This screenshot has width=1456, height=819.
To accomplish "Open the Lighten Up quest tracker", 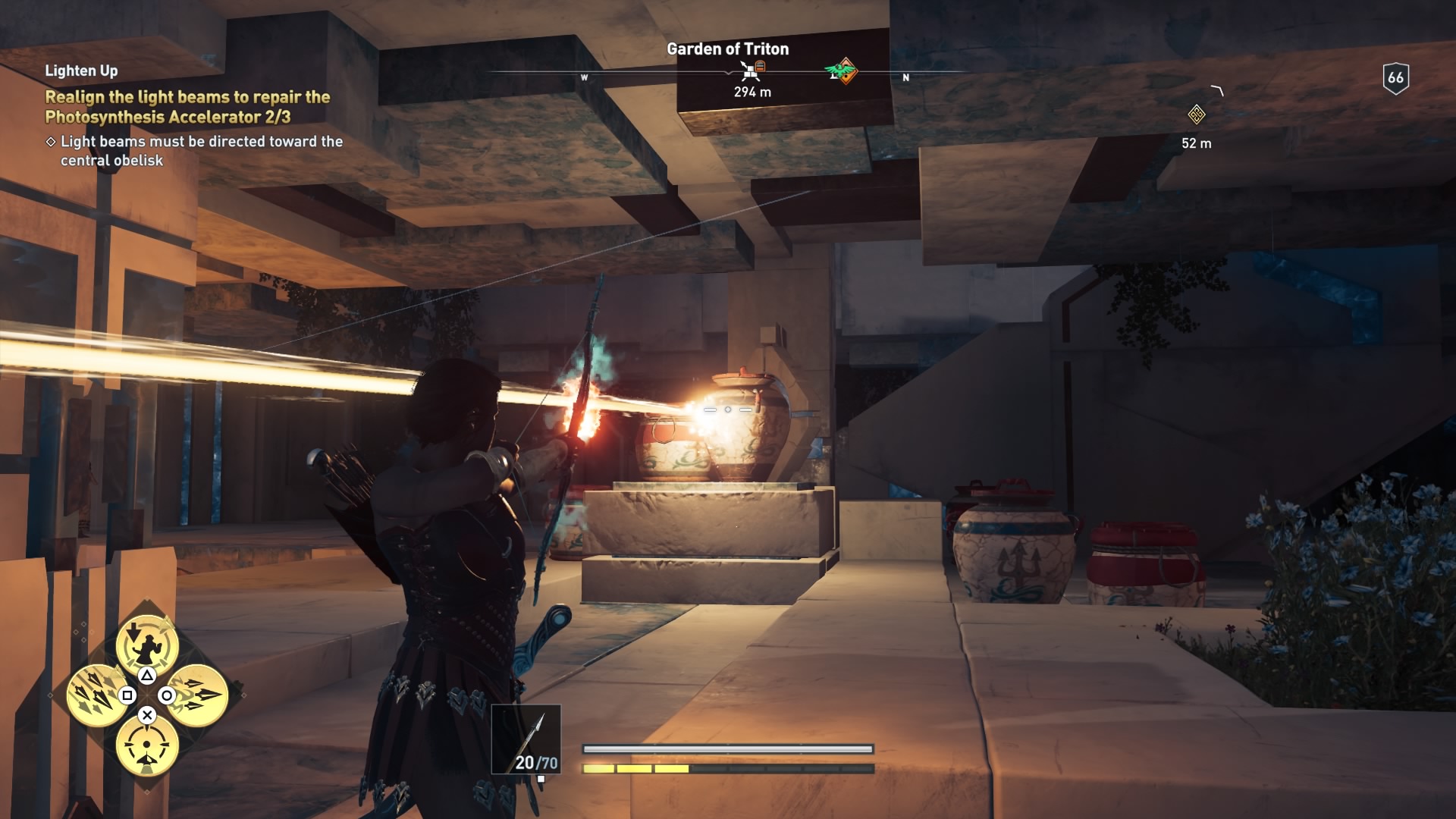I will 81,71.
